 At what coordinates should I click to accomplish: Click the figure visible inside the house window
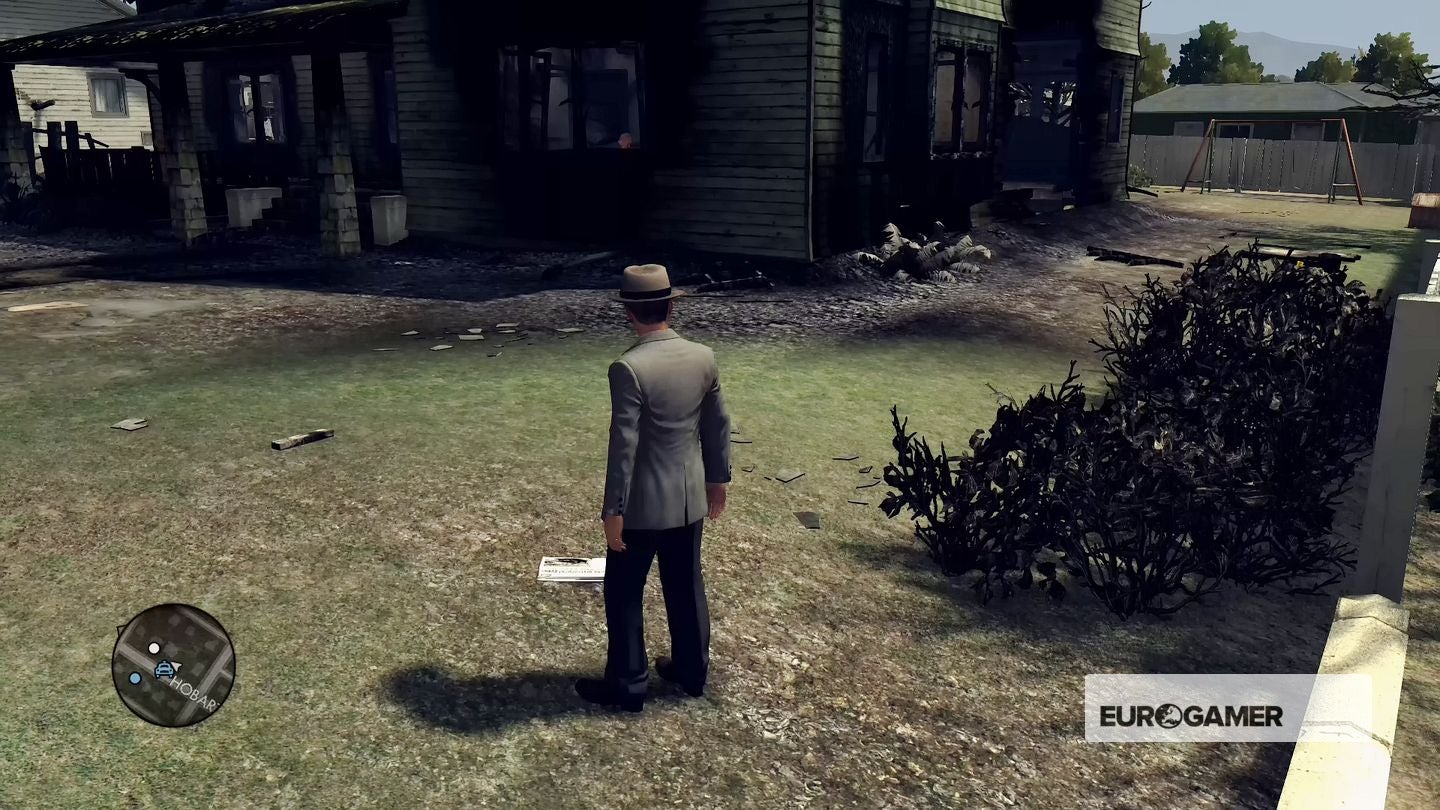coord(625,141)
